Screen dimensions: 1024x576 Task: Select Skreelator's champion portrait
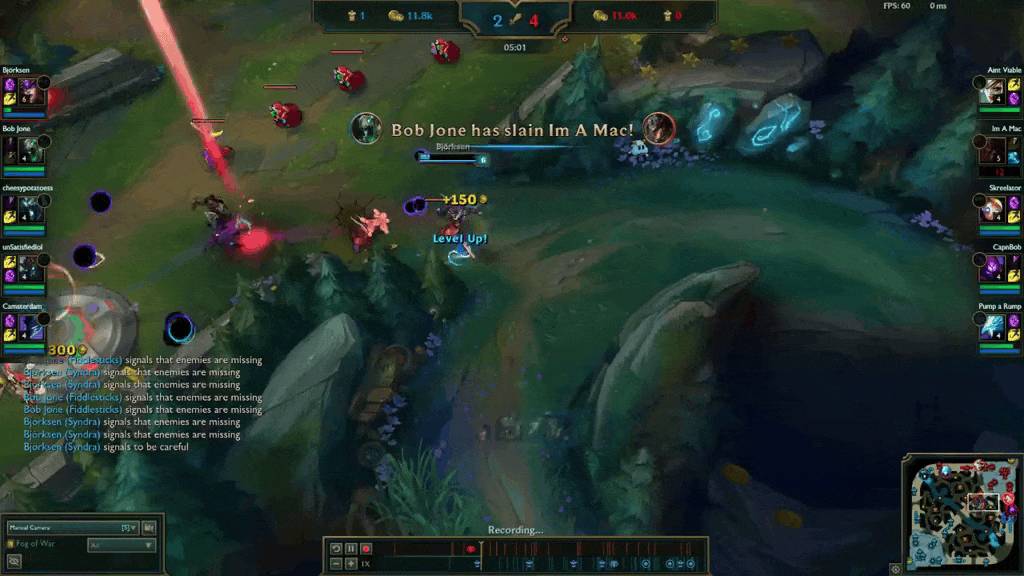[x=992, y=211]
